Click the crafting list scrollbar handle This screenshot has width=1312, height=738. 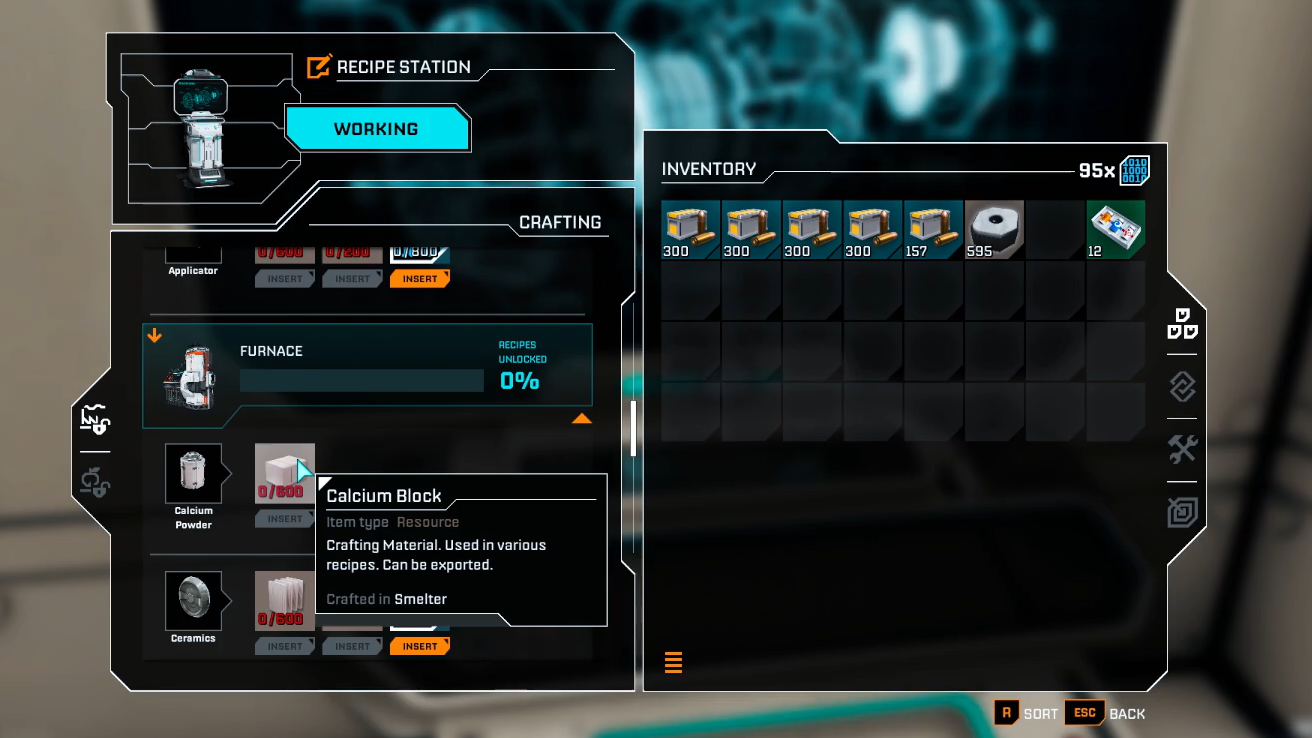pyautogui.click(x=633, y=428)
